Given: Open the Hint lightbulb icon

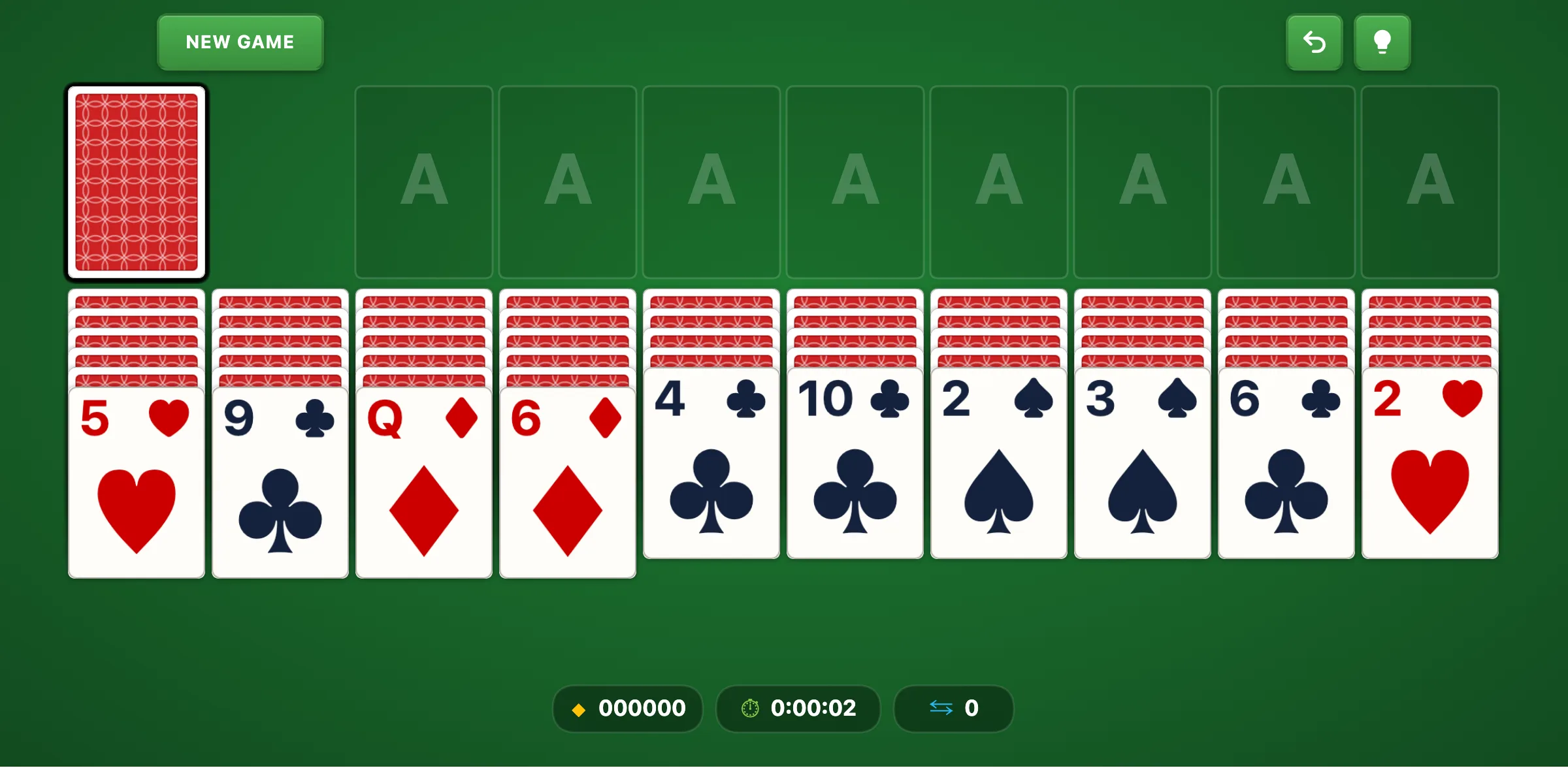Looking at the screenshot, I should (1382, 42).
